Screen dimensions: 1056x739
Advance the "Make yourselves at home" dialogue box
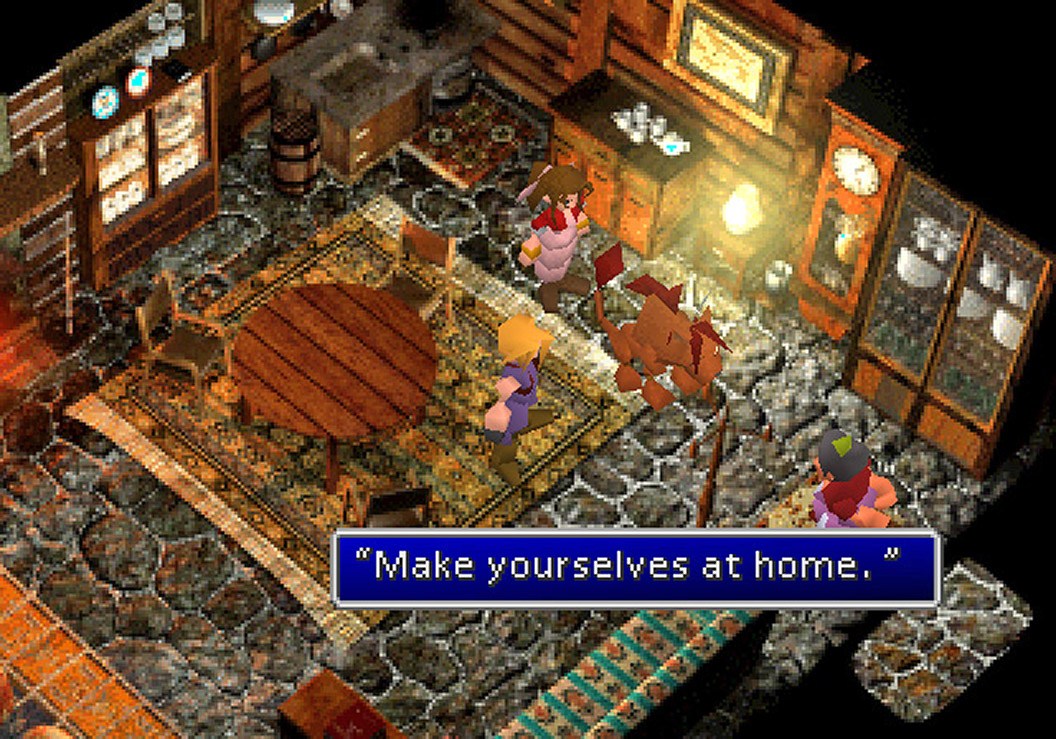[636, 568]
